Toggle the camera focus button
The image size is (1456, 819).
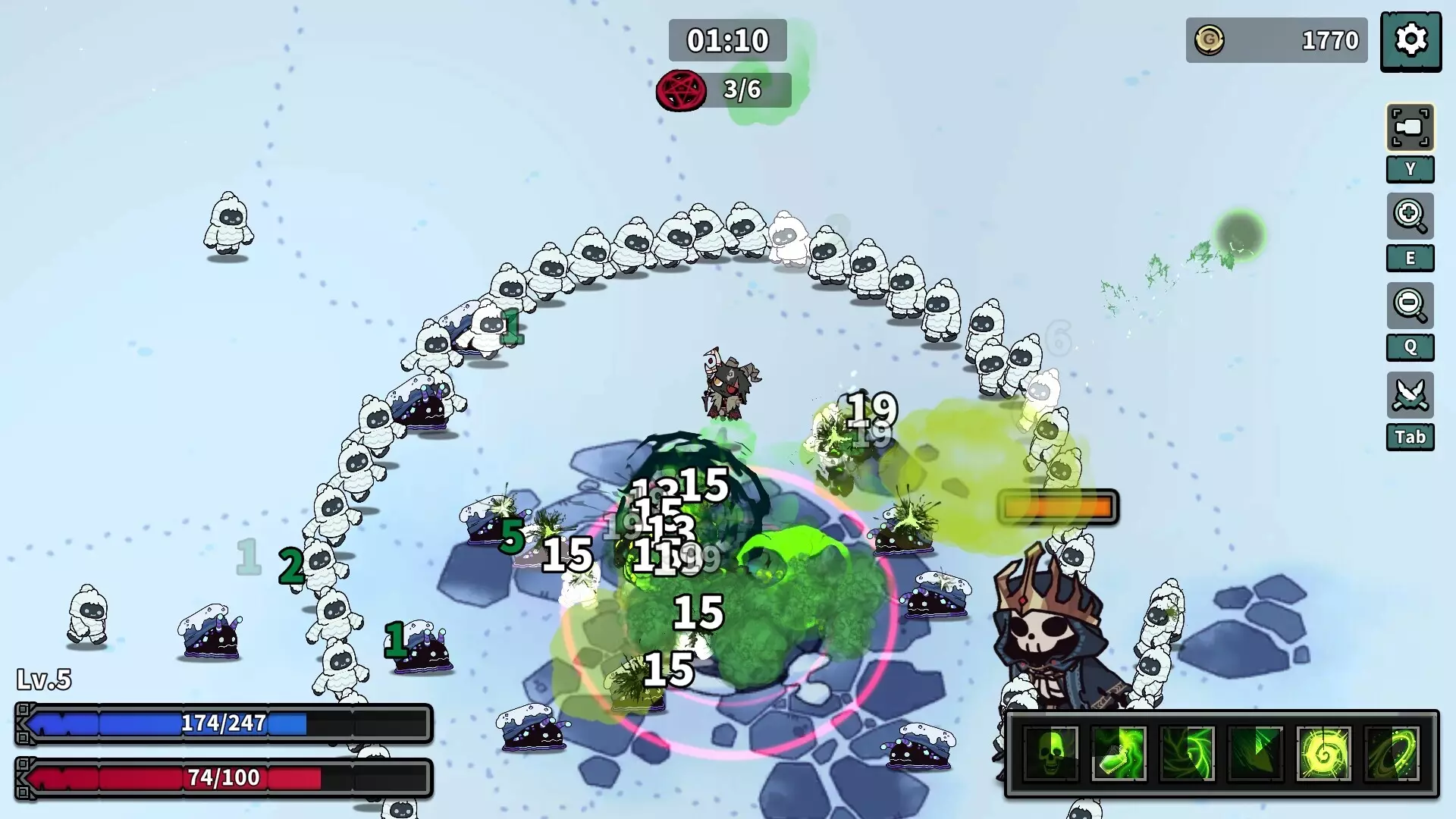(x=1410, y=127)
